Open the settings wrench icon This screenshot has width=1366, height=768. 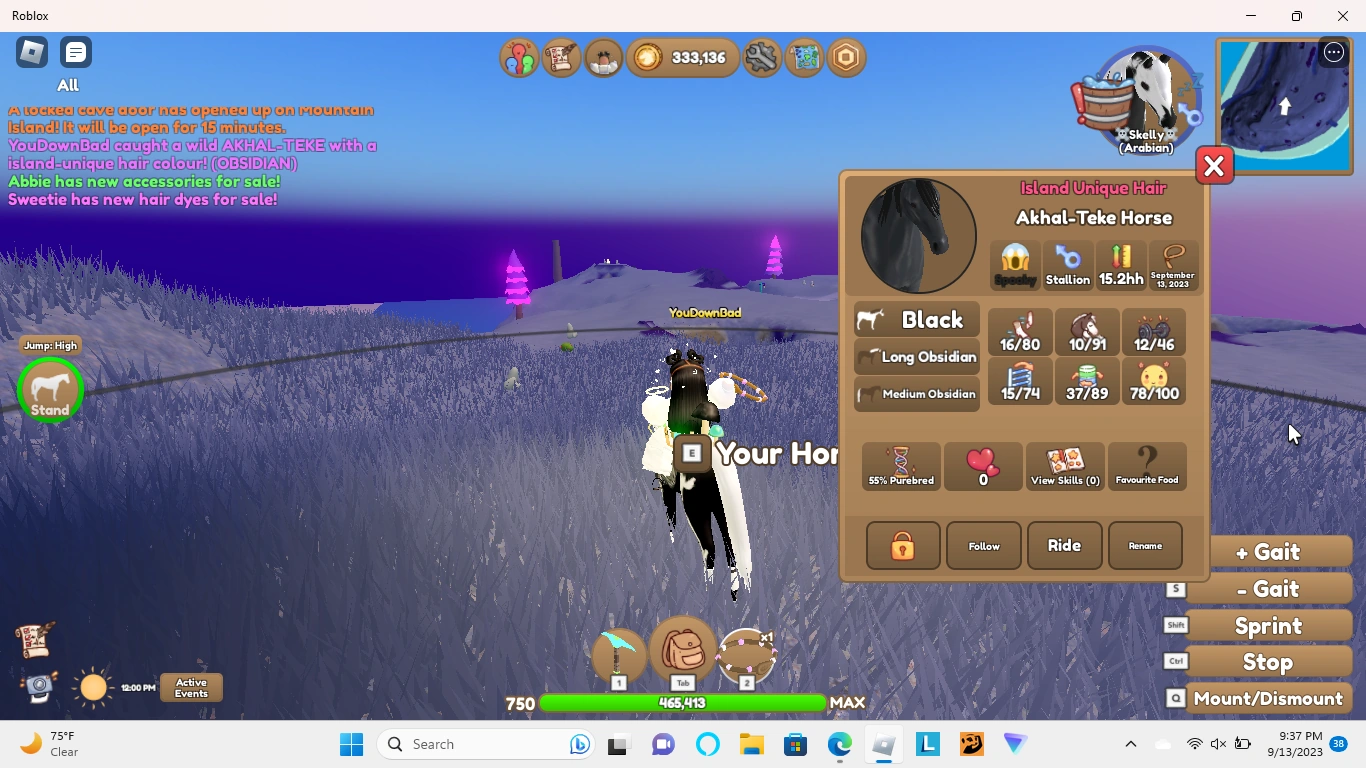pyautogui.click(x=761, y=57)
